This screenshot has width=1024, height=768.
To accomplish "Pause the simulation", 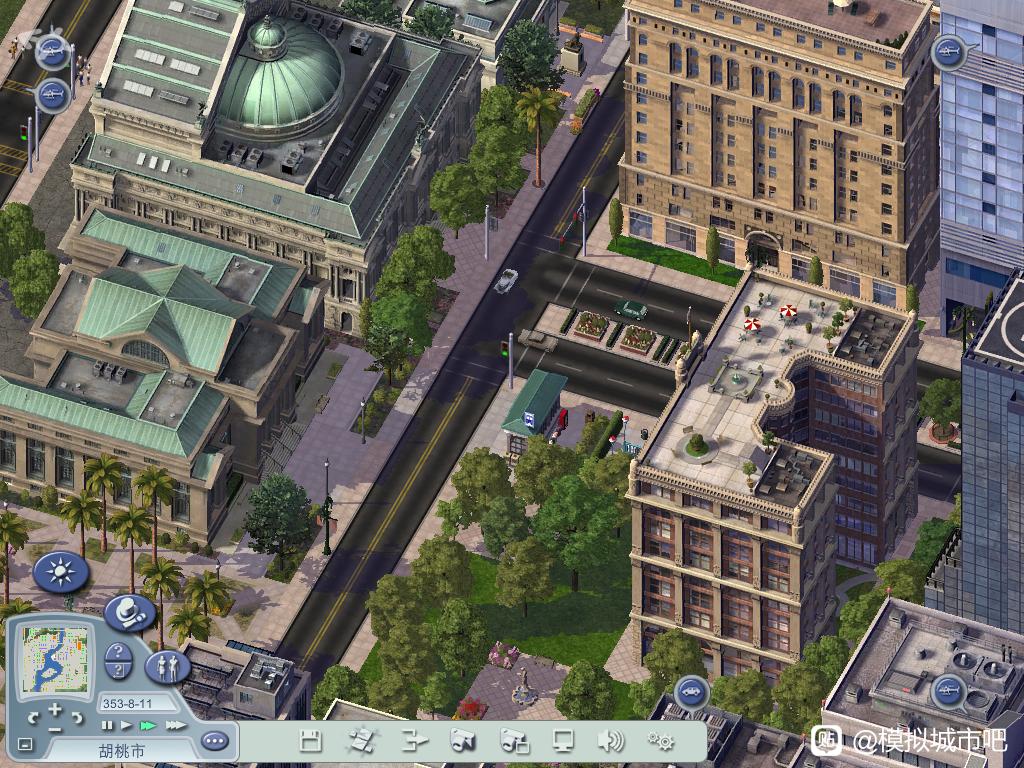I will pos(107,725).
